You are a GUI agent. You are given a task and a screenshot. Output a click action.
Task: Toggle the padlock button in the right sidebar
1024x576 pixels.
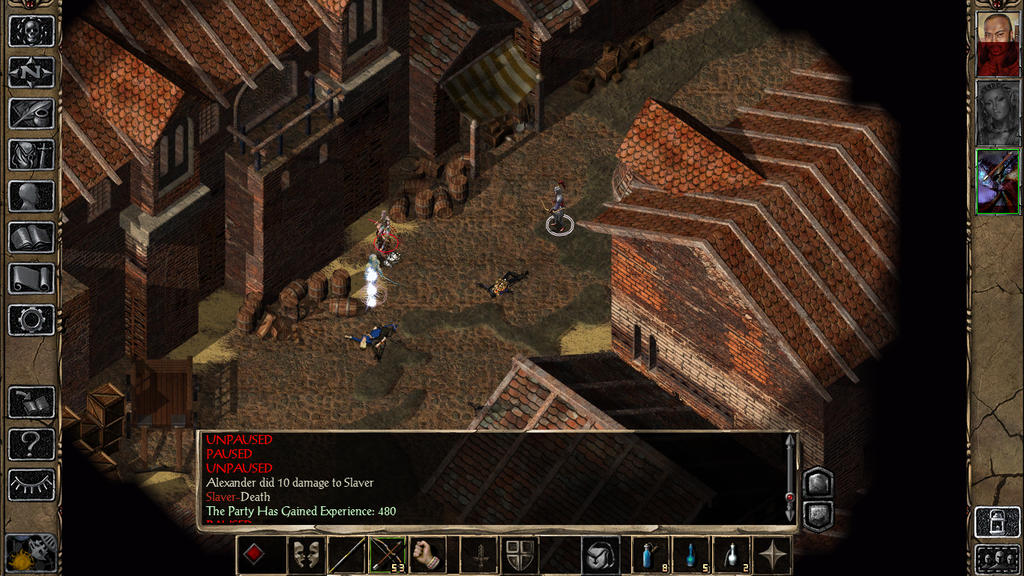tap(997, 521)
